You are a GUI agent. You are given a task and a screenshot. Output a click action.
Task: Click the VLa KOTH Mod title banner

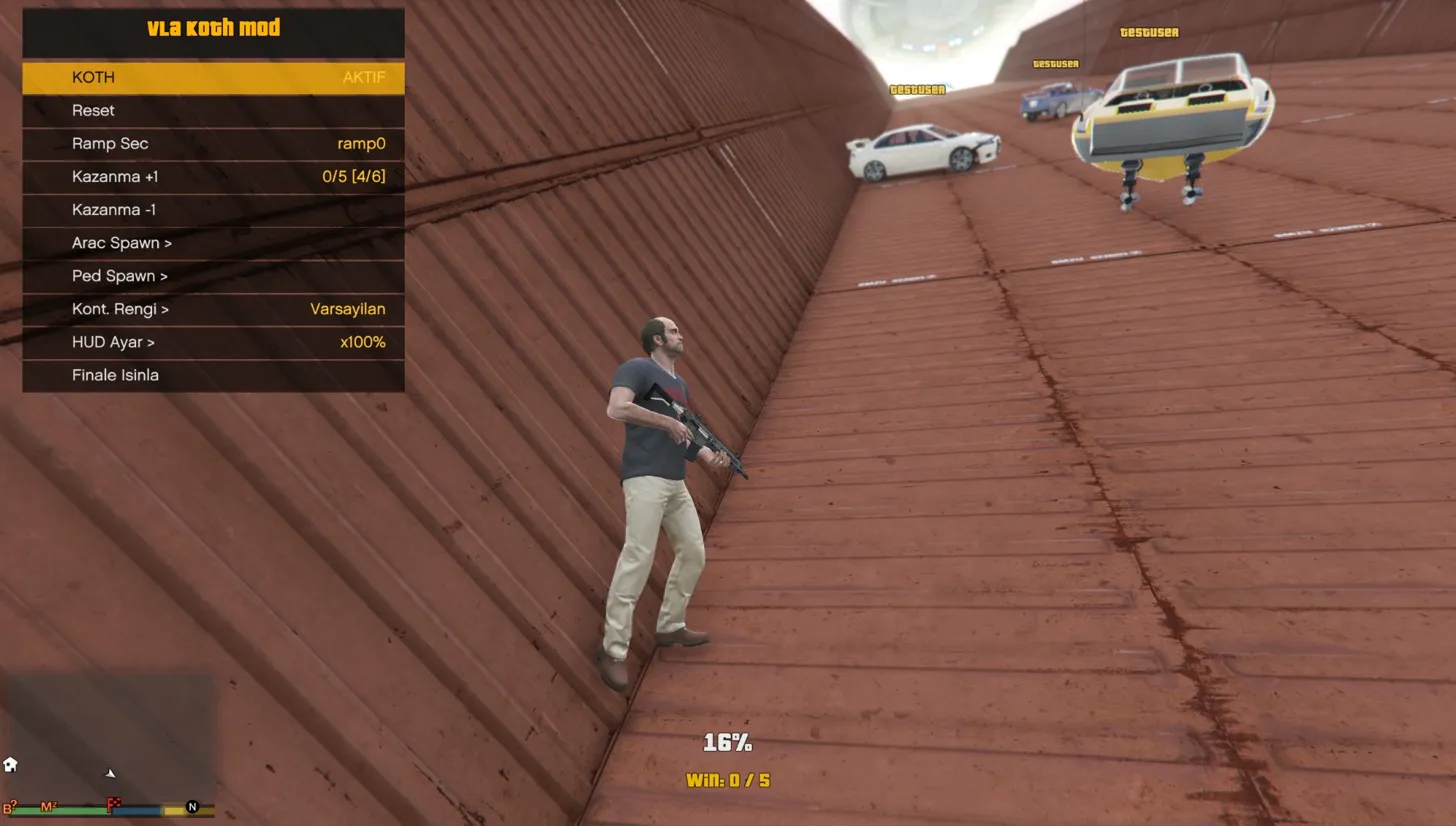(212, 29)
